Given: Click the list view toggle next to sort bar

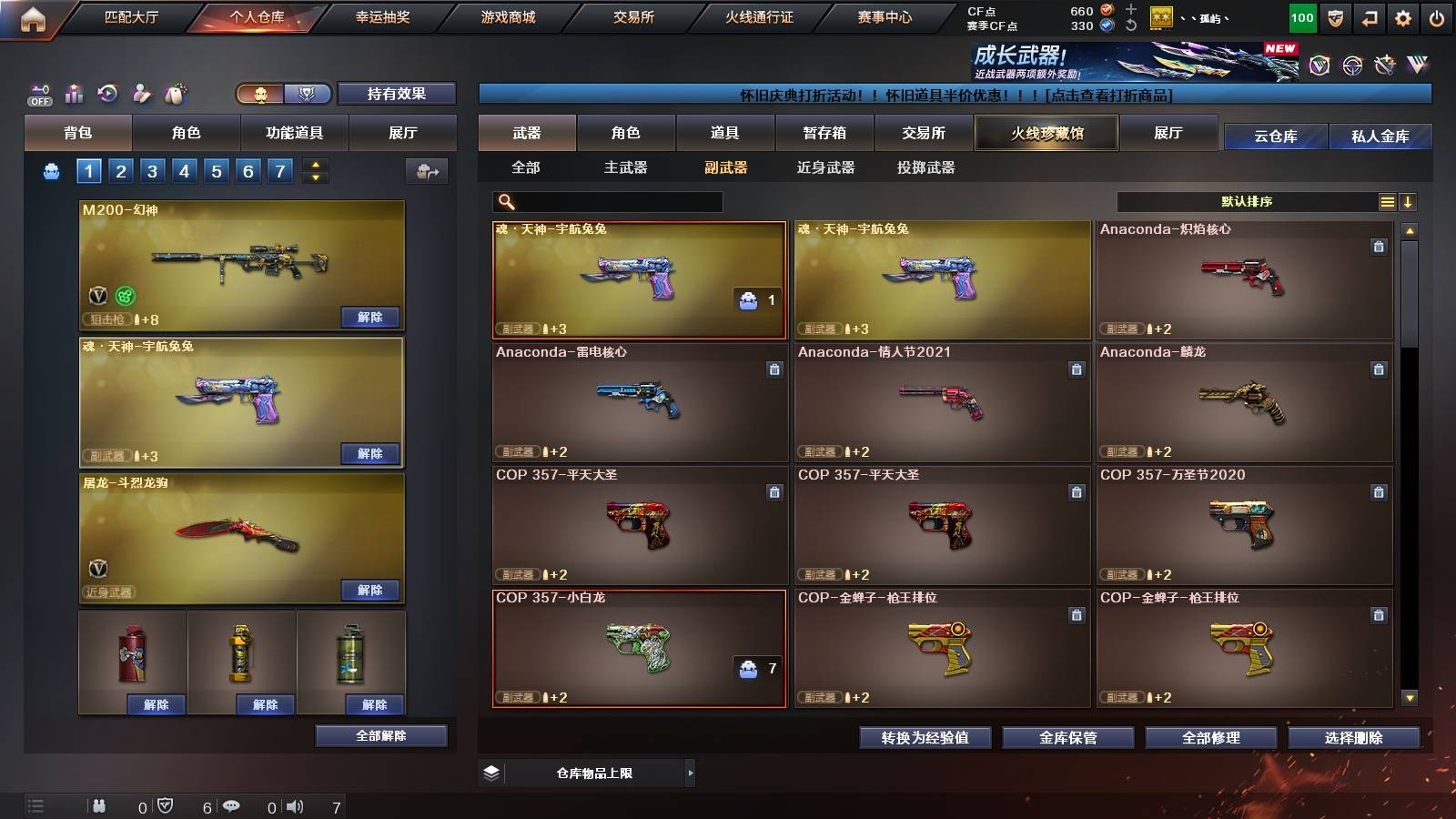Looking at the screenshot, I should [x=1386, y=202].
